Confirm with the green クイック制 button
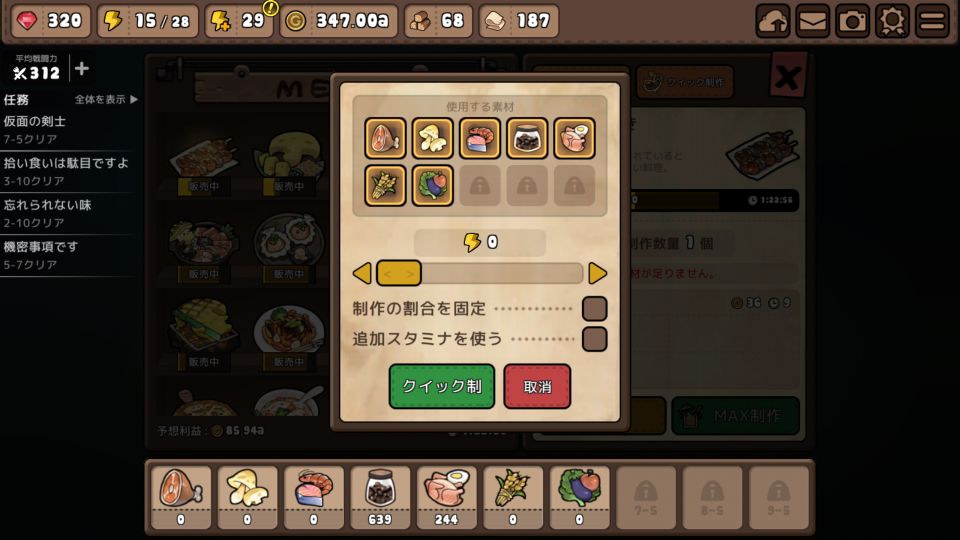This screenshot has height=540, width=960. (441, 386)
